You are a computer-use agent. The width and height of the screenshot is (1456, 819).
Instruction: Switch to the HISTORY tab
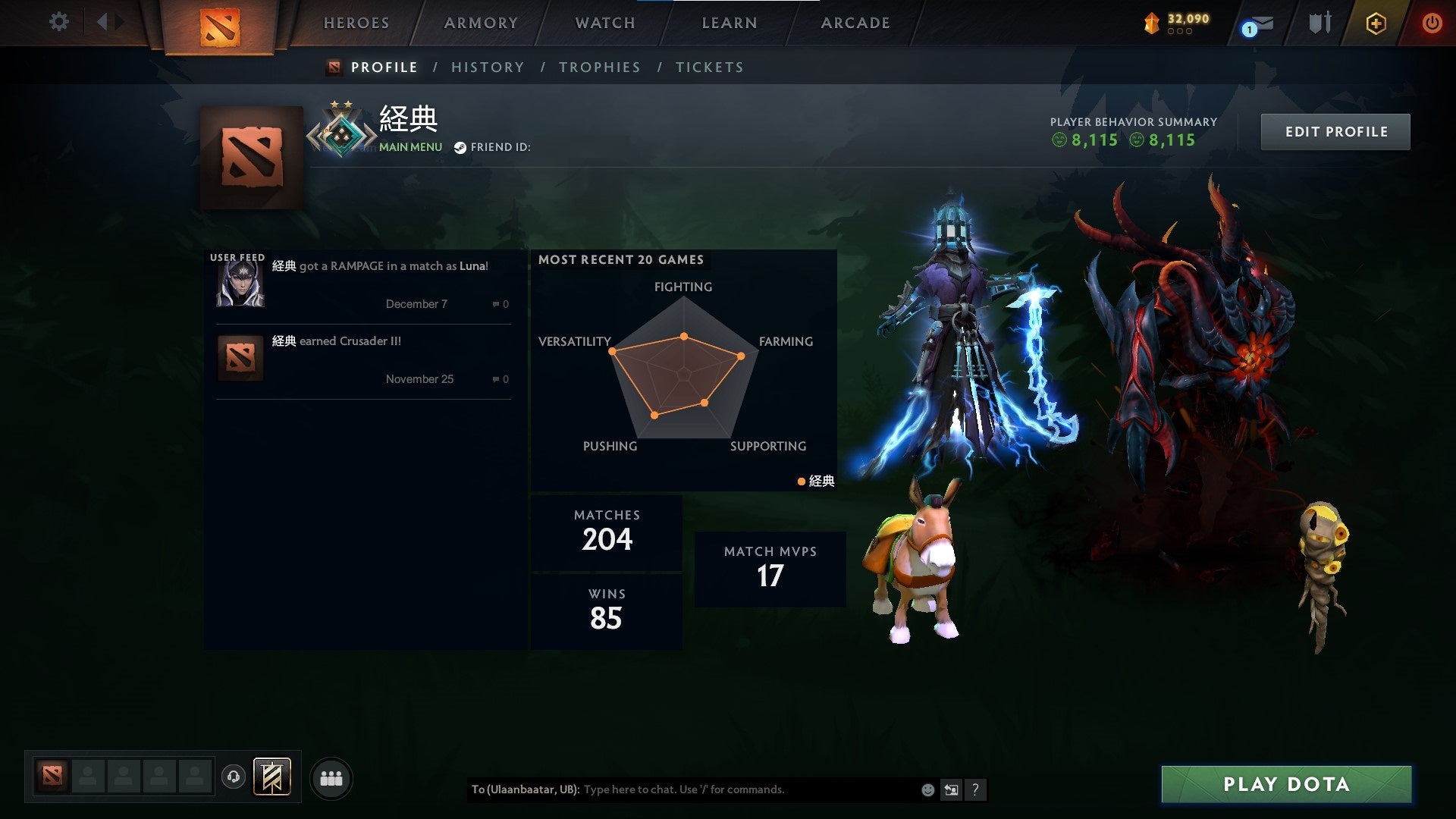[x=488, y=67]
